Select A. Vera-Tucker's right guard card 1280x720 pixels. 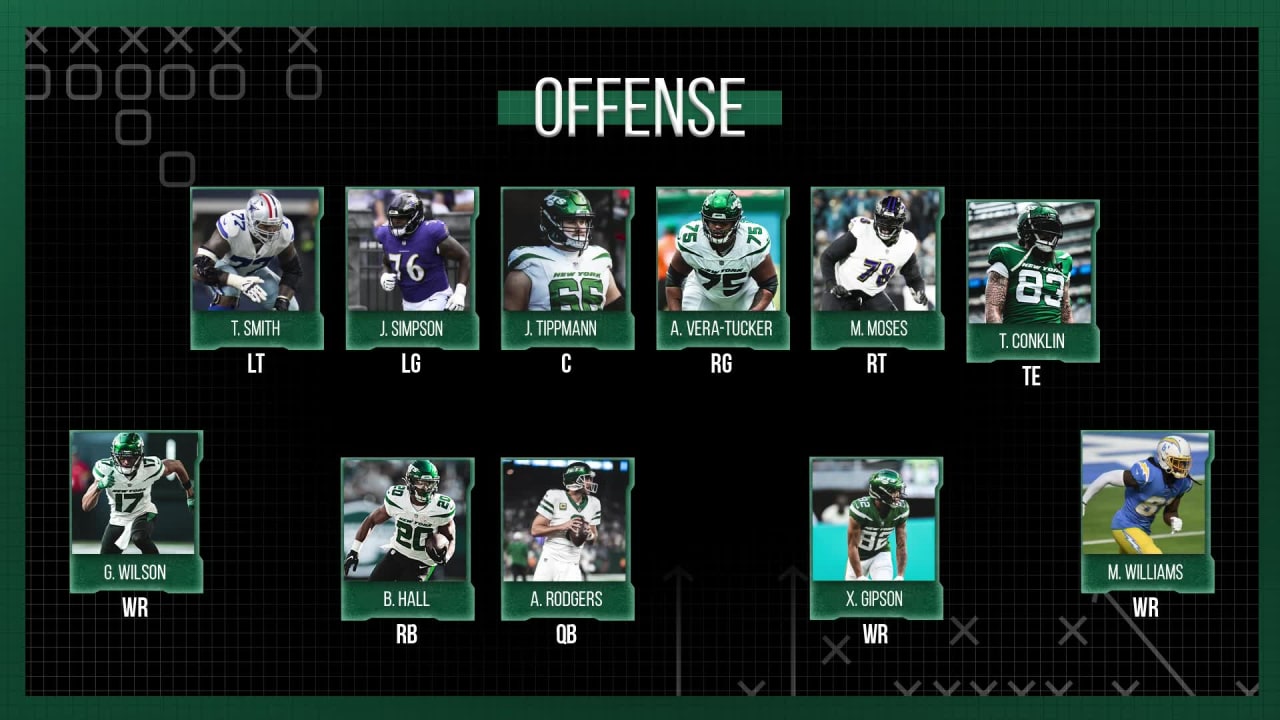pos(722,268)
